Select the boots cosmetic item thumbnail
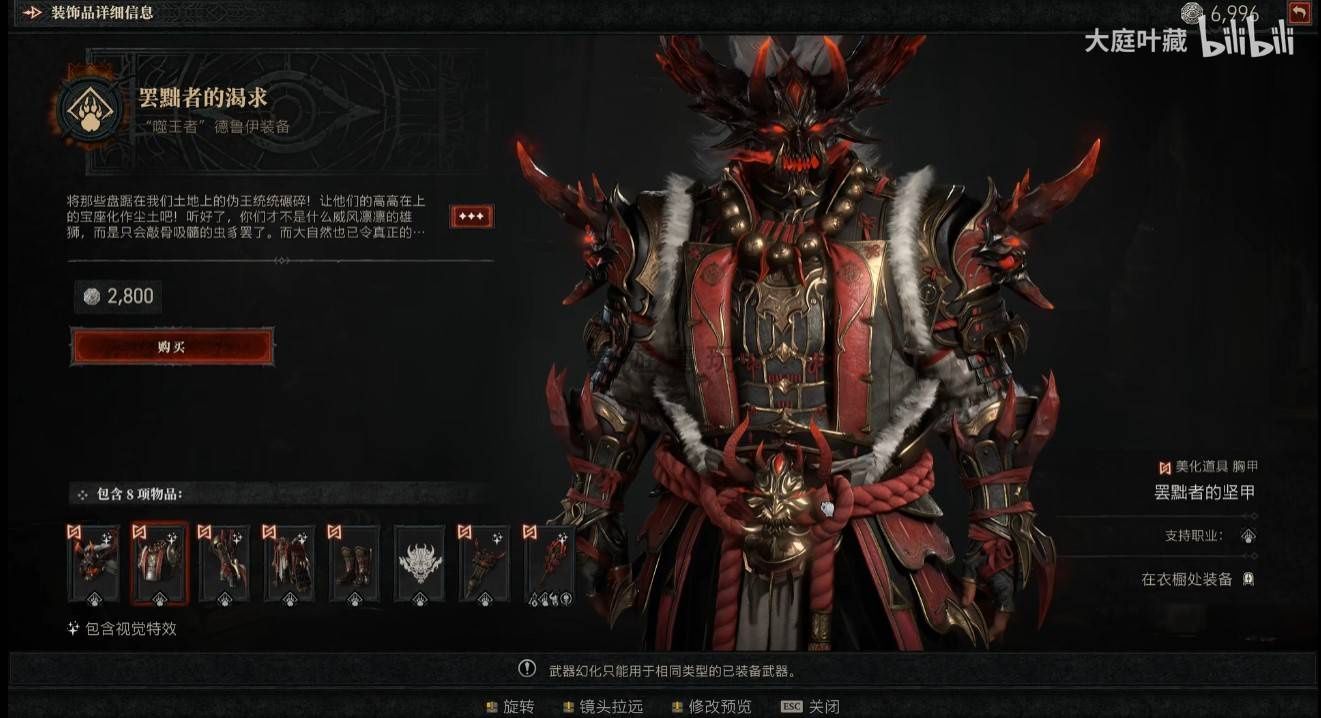 coord(355,565)
